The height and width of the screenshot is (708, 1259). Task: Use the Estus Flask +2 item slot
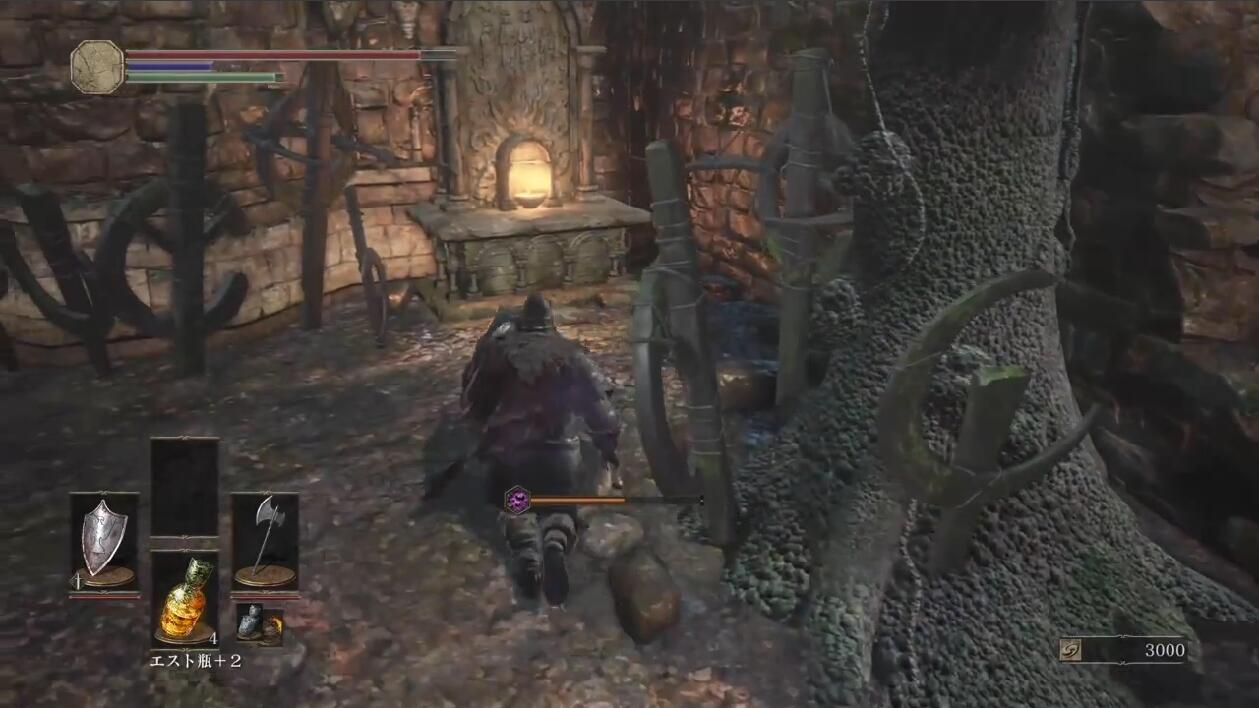coord(185,600)
